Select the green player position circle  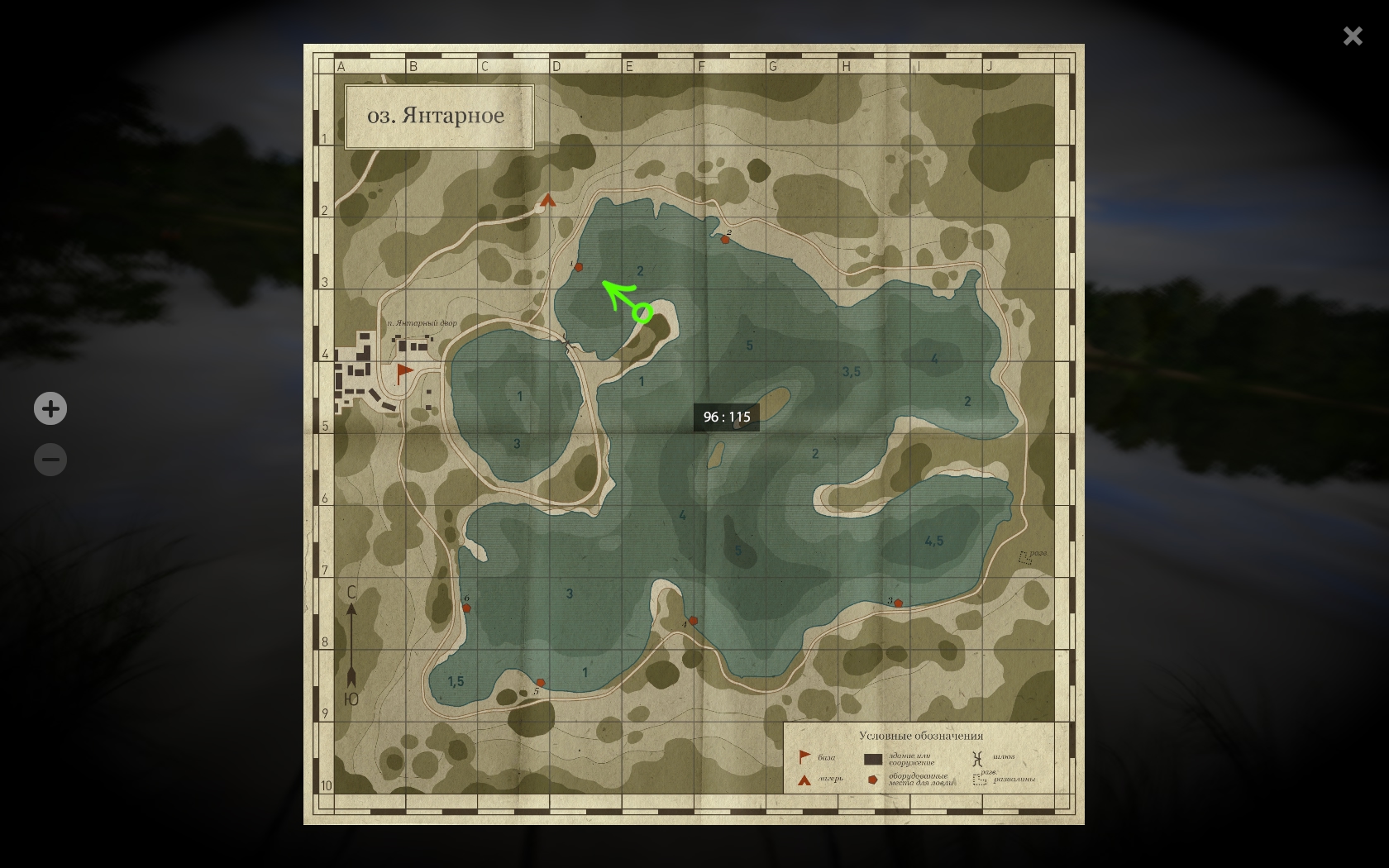coord(642,312)
